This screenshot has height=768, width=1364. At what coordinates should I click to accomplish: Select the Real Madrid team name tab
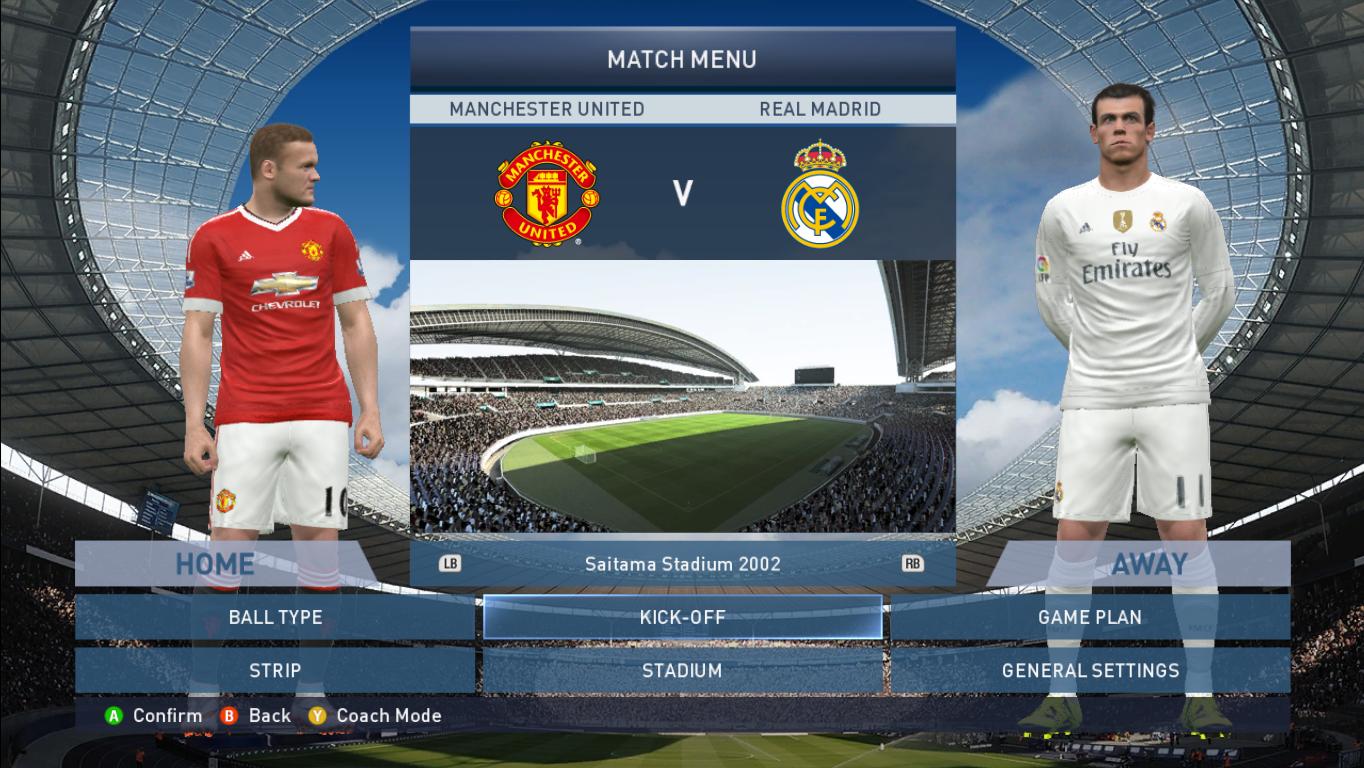pyautogui.click(x=818, y=109)
